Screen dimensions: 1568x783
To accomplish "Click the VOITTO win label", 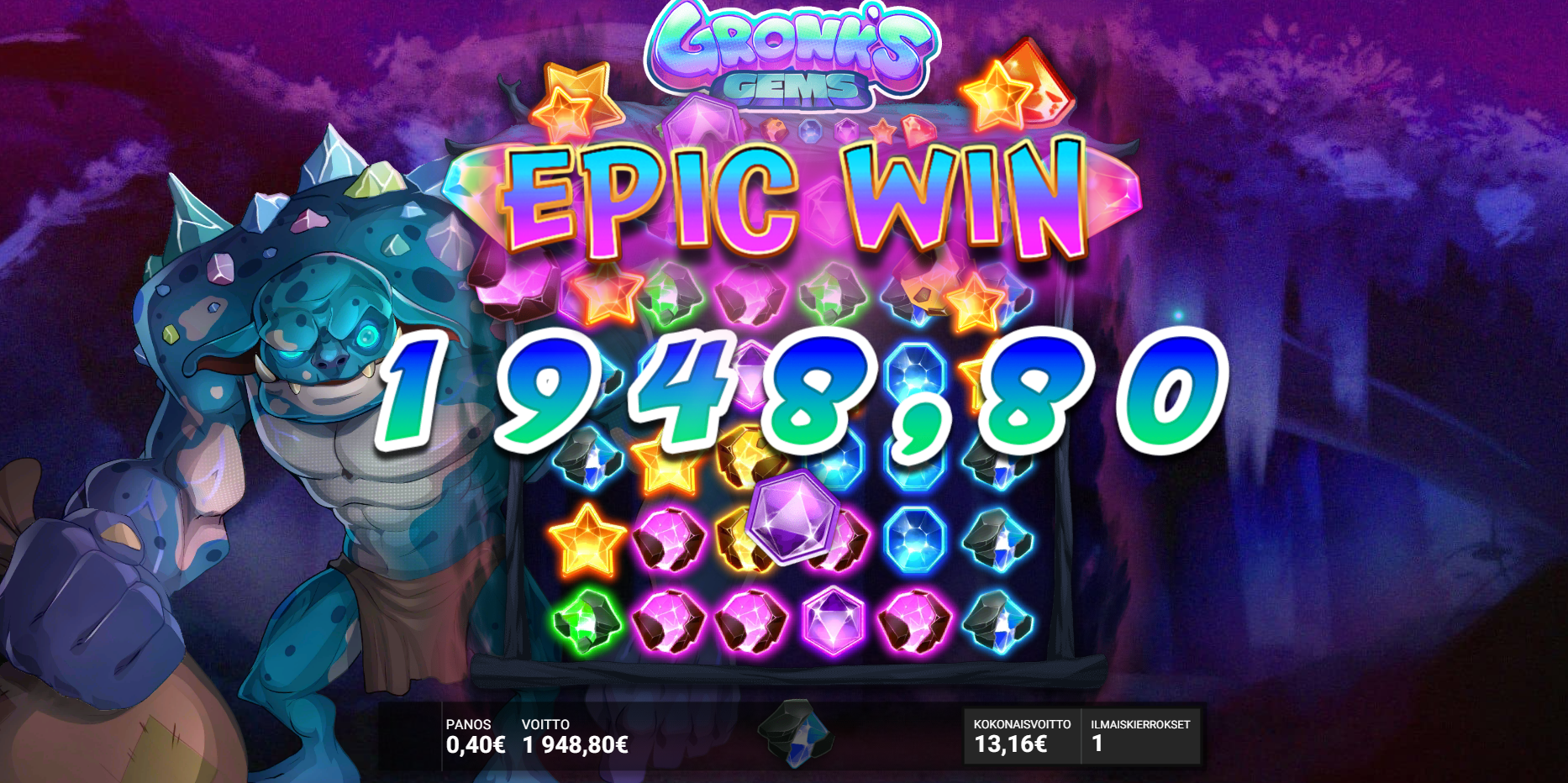I will coord(545,724).
